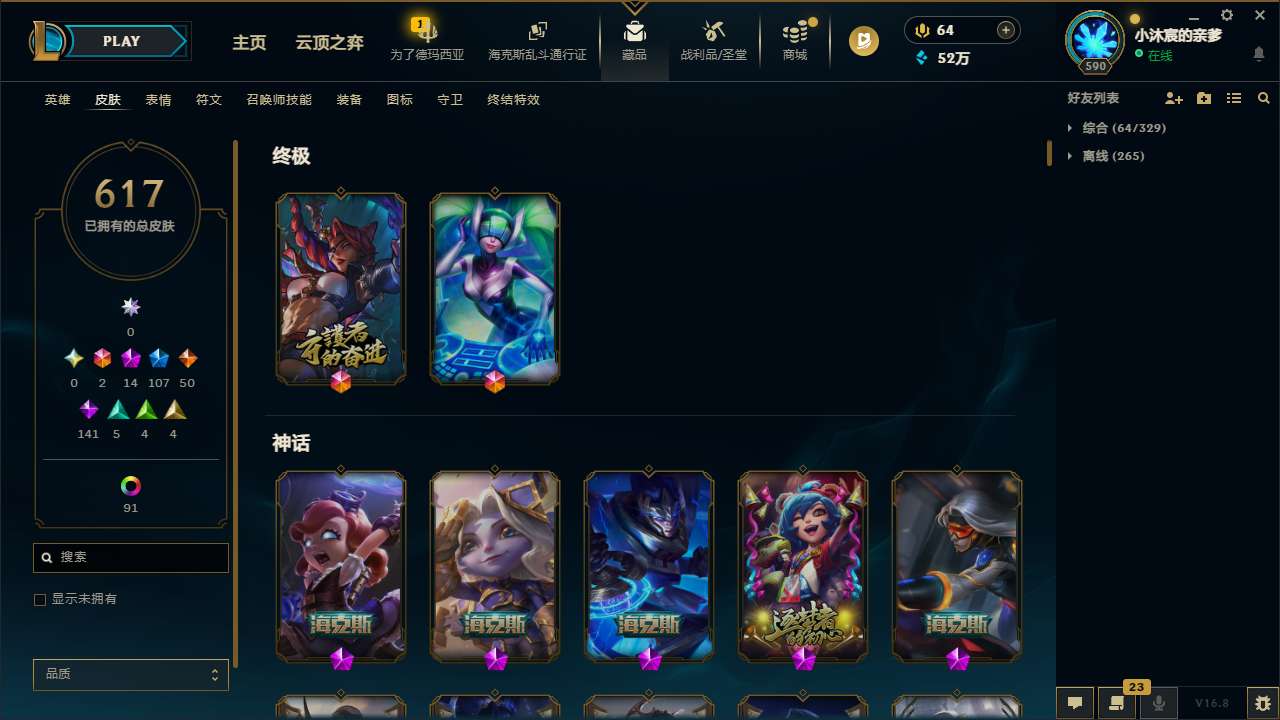Toggle the microphone icon at bottom right
1280x720 pixels.
click(1158, 703)
